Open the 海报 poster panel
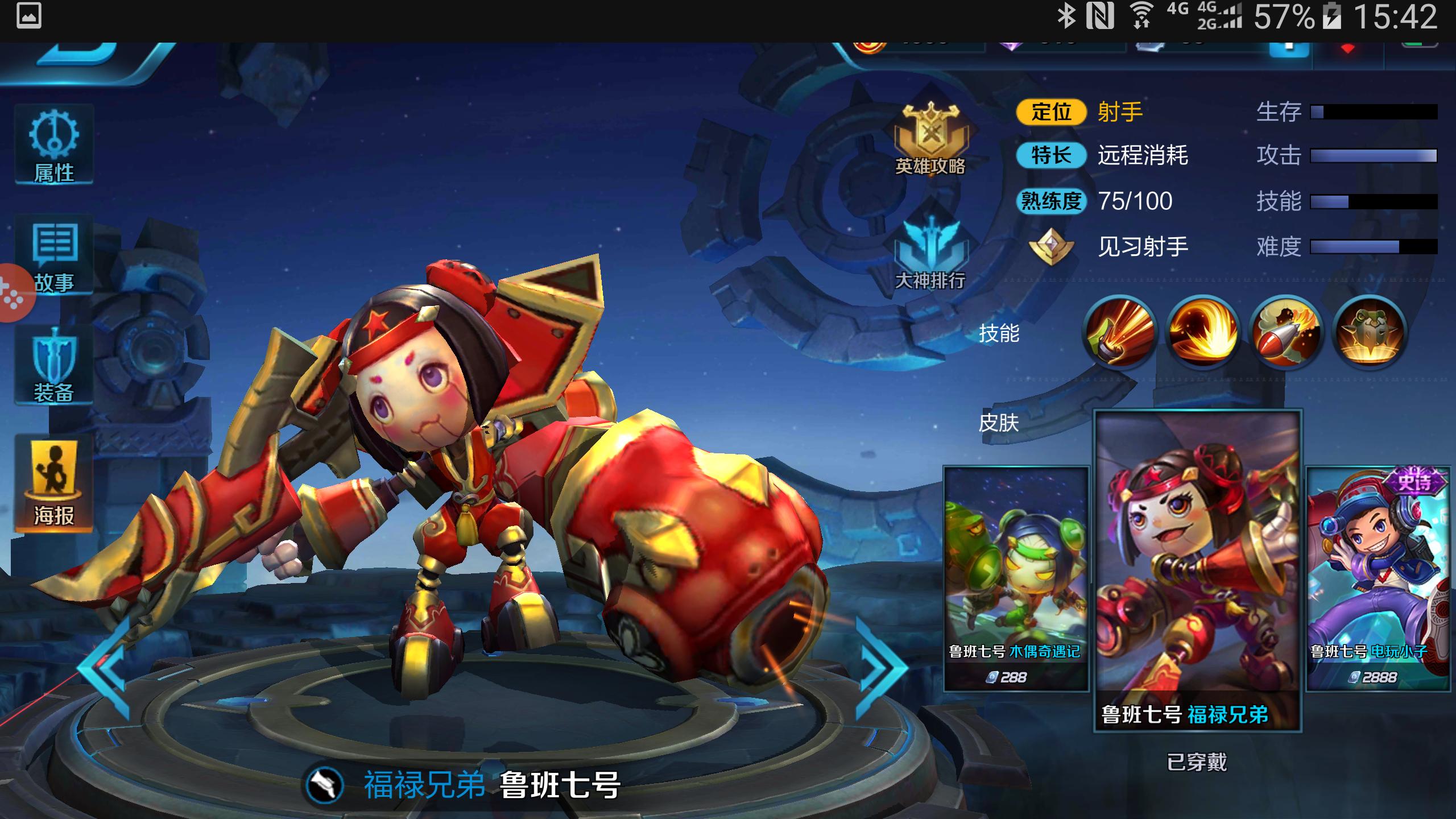The height and width of the screenshot is (819, 1456). (x=54, y=483)
